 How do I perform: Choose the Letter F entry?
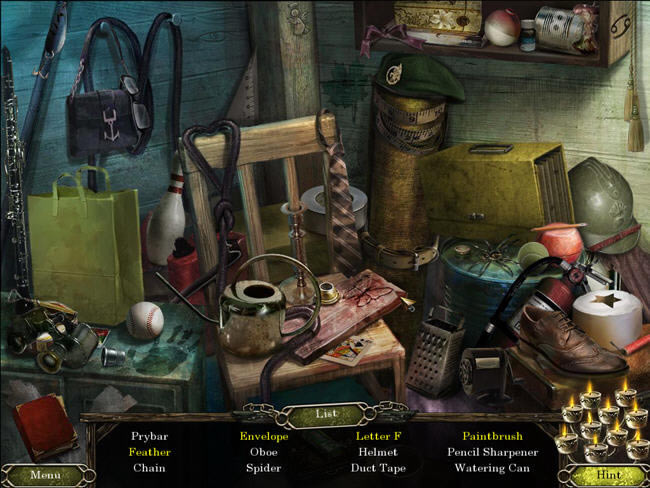pyautogui.click(x=377, y=437)
